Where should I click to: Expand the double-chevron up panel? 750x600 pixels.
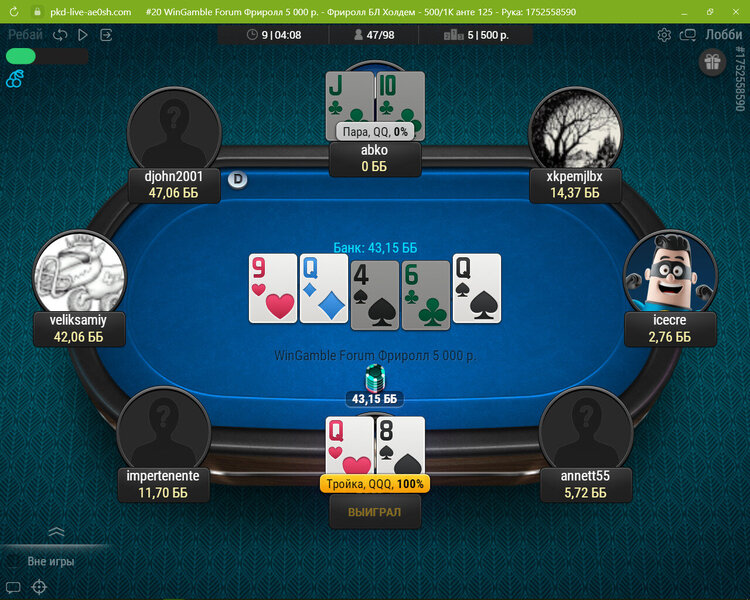(x=56, y=532)
